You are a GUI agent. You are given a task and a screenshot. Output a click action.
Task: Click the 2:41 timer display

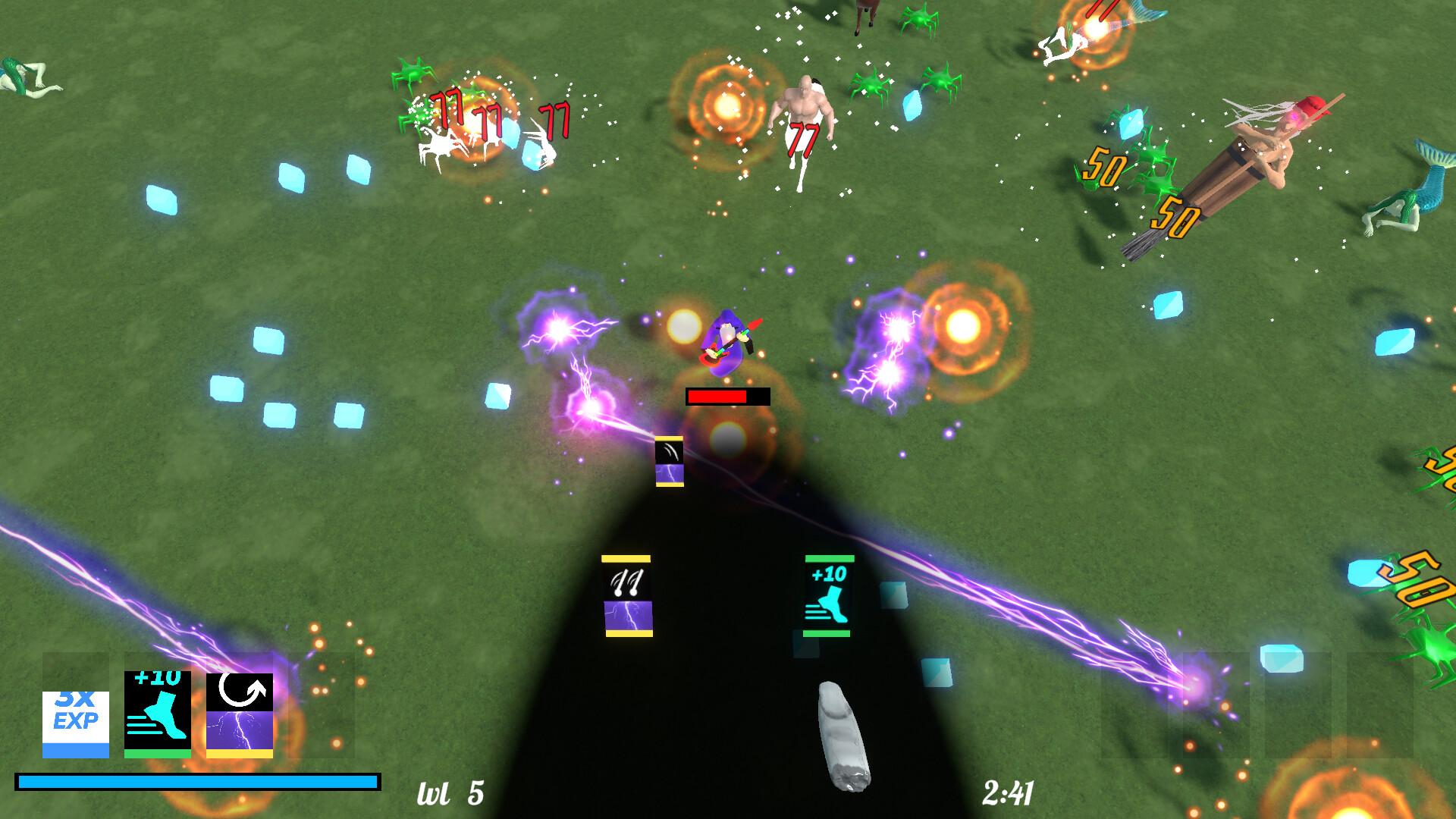1009,792
